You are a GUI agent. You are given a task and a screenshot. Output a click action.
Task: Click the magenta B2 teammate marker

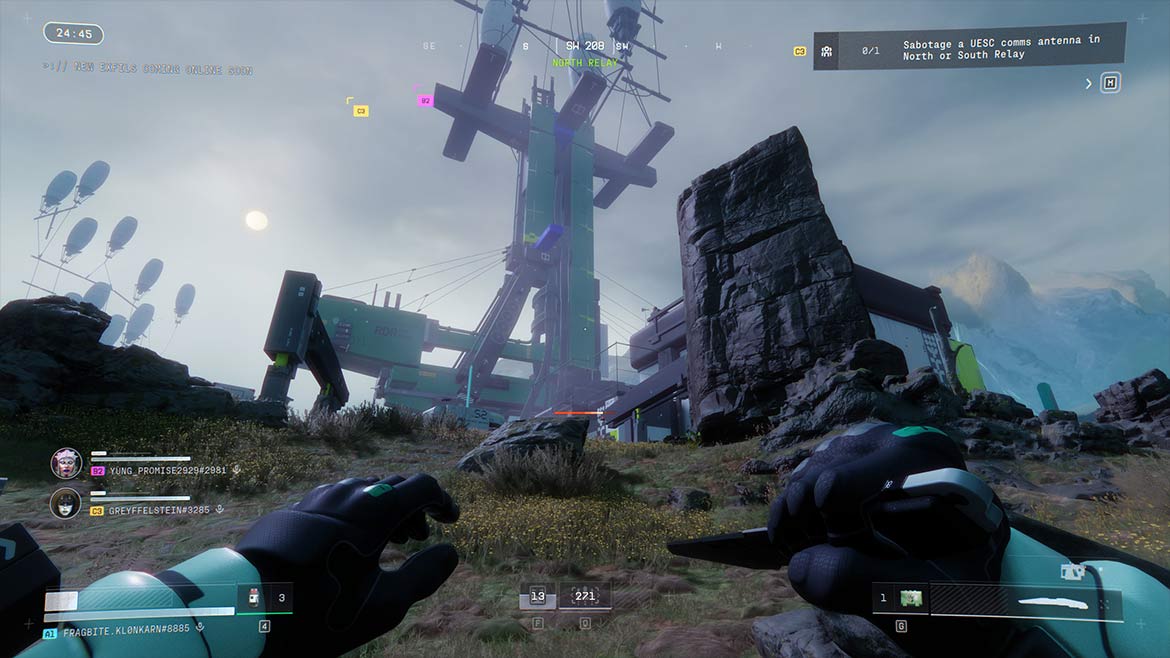[x=425, y=100]
